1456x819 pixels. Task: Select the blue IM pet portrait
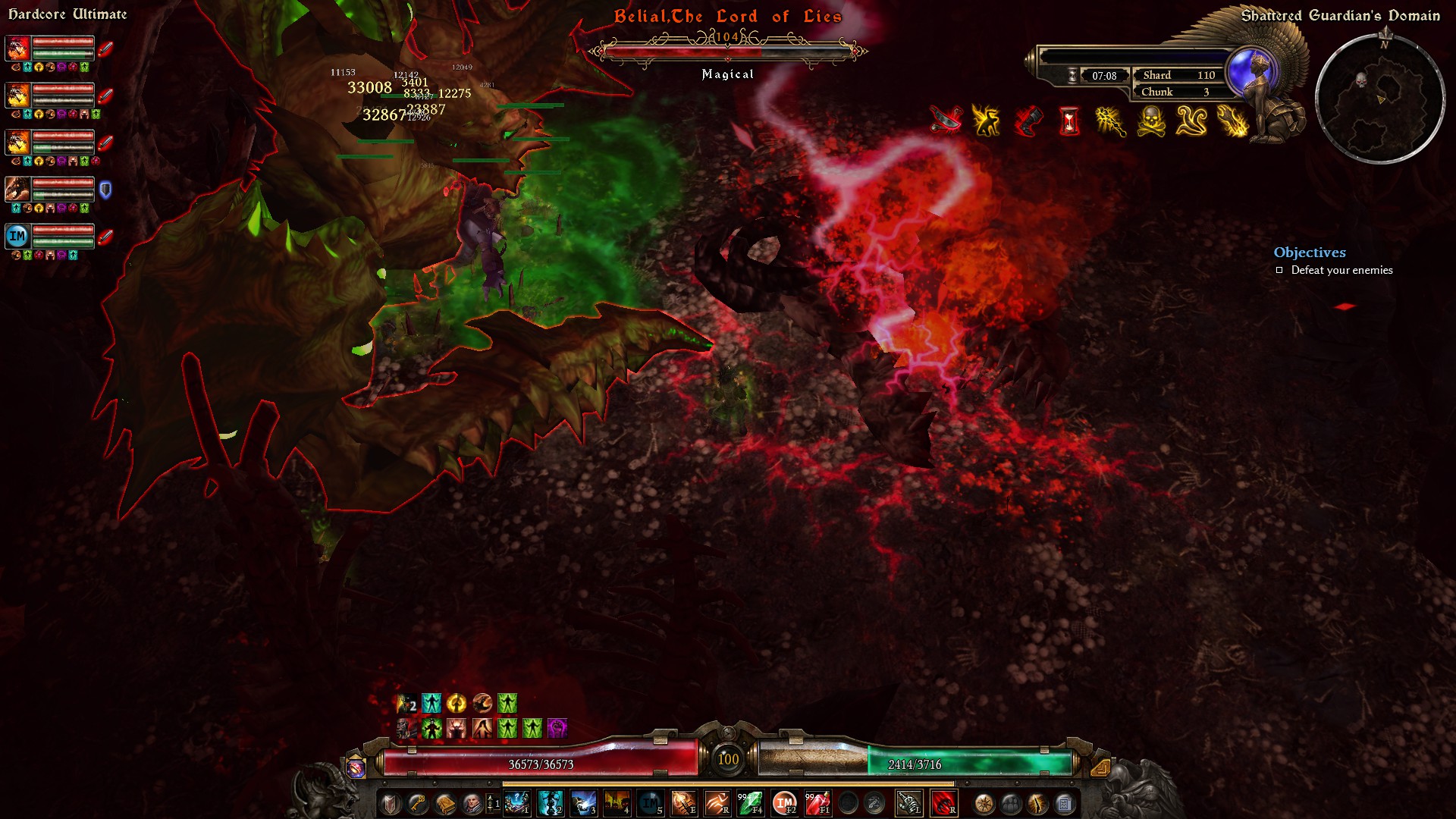click(17, 236)
